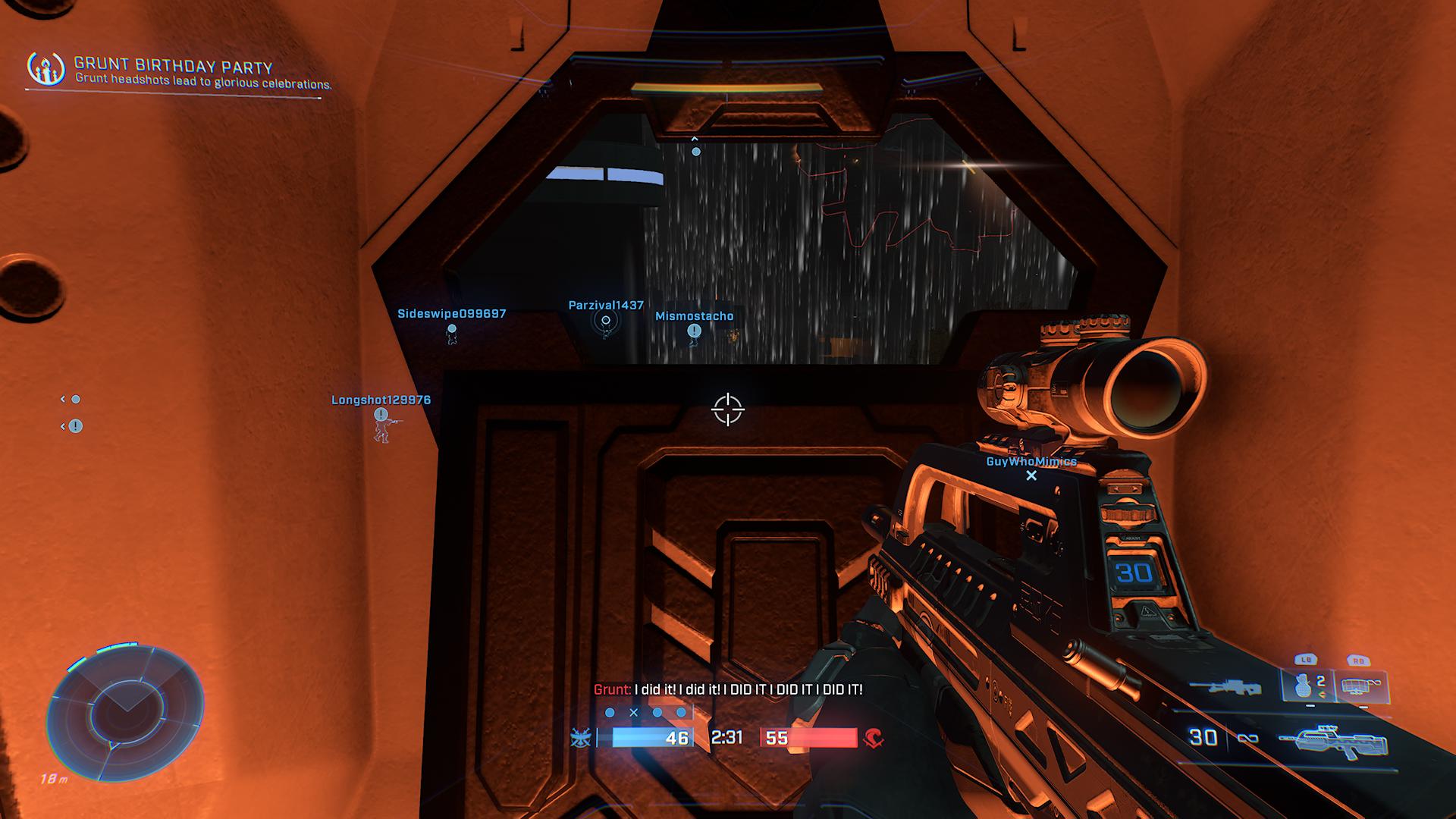Switch to the holstered sniper rifle icon
This screenshot has height=819, width=1456.
point(1225,686)
